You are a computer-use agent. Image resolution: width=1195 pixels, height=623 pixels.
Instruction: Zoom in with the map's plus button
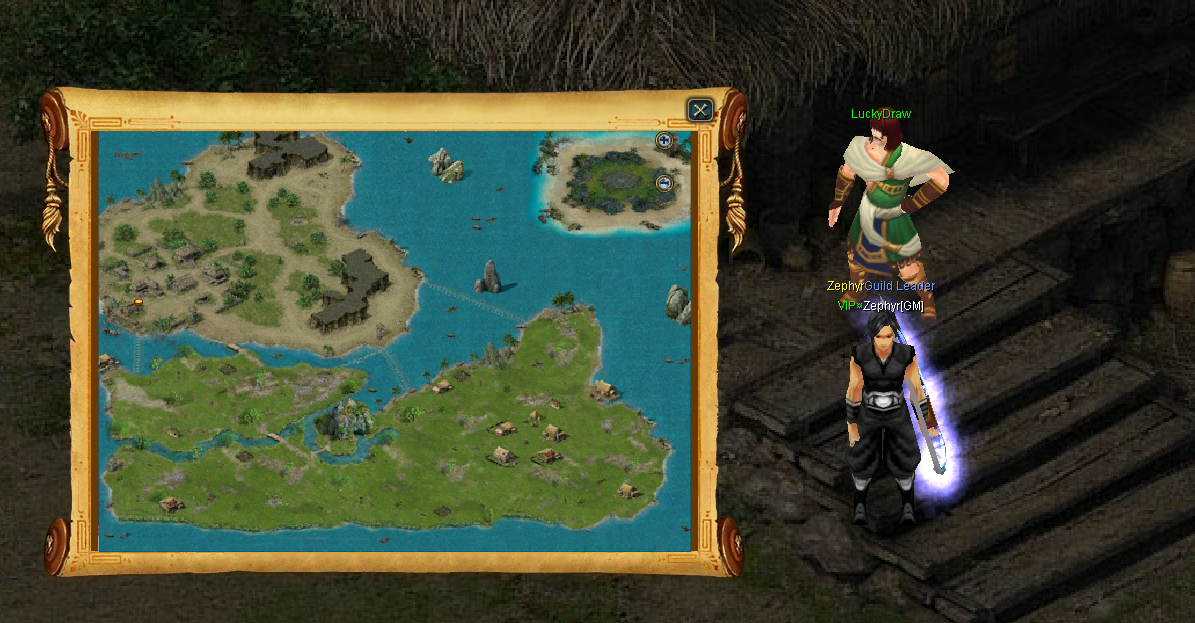664,141
